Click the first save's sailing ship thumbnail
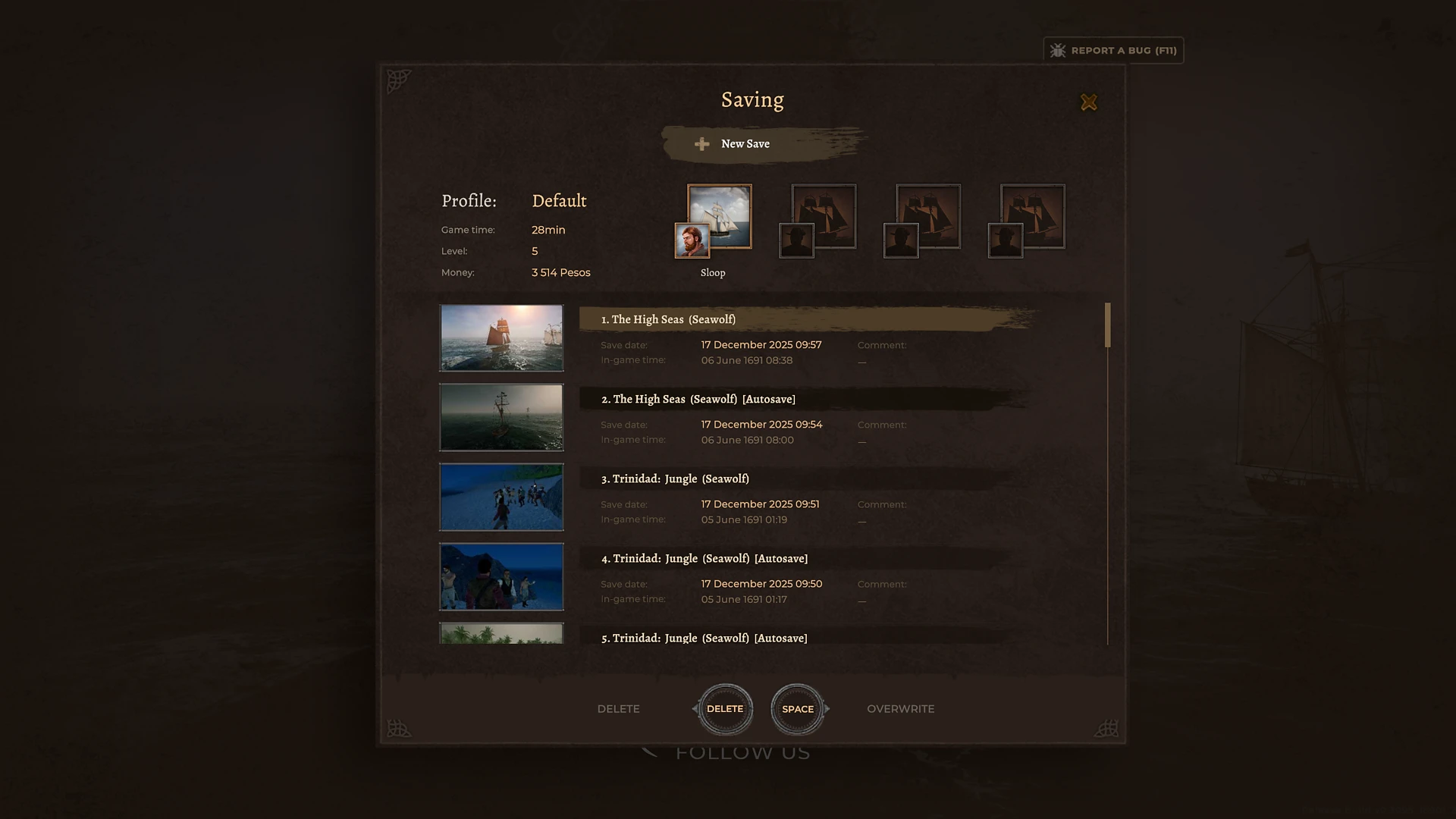This screenshot has height=819, width=1456. coord(500,338)
